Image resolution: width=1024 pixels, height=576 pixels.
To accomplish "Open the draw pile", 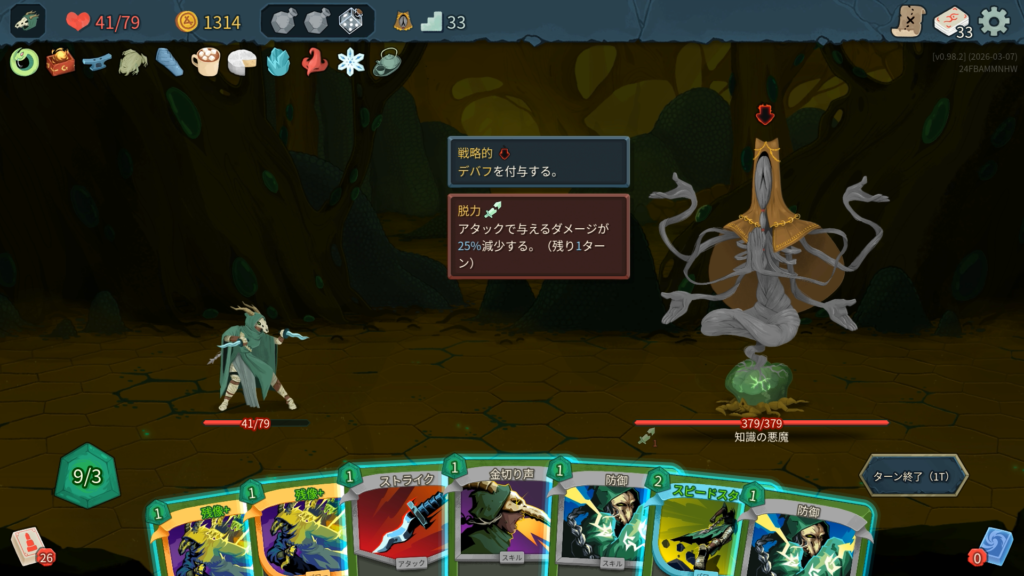I will 30,546.
